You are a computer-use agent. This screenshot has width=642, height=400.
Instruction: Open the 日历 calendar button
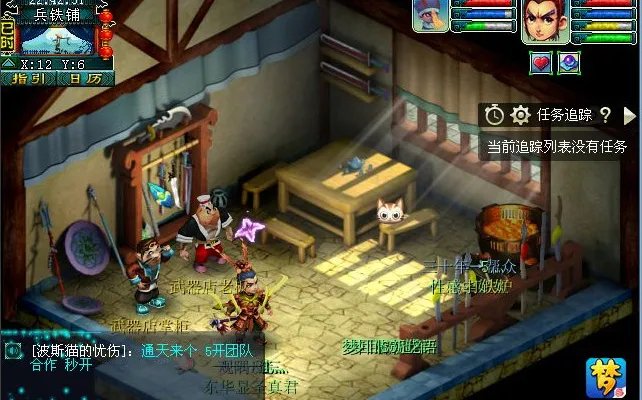tap(87, 78)
